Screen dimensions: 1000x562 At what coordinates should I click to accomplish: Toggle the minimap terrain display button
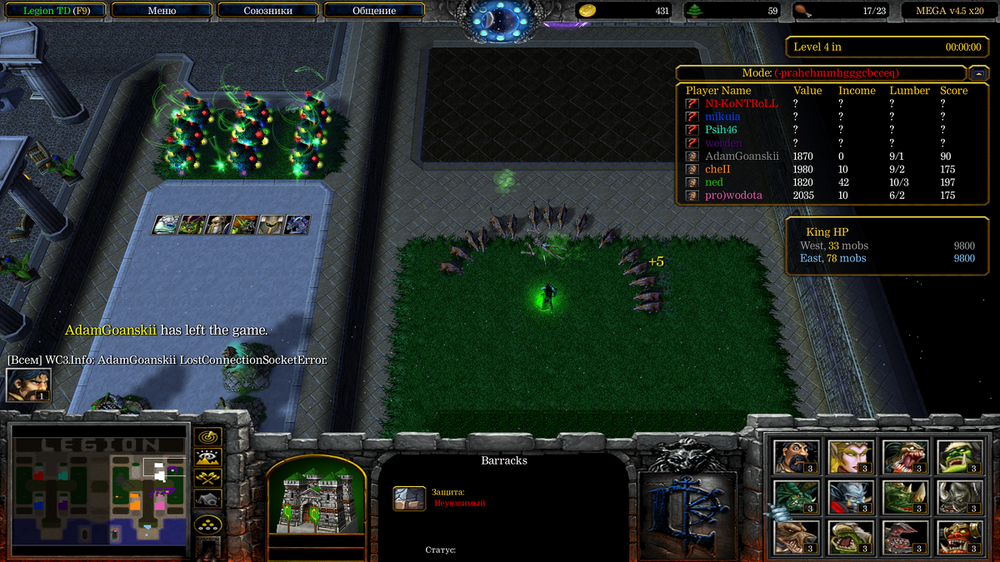(208, 457)
